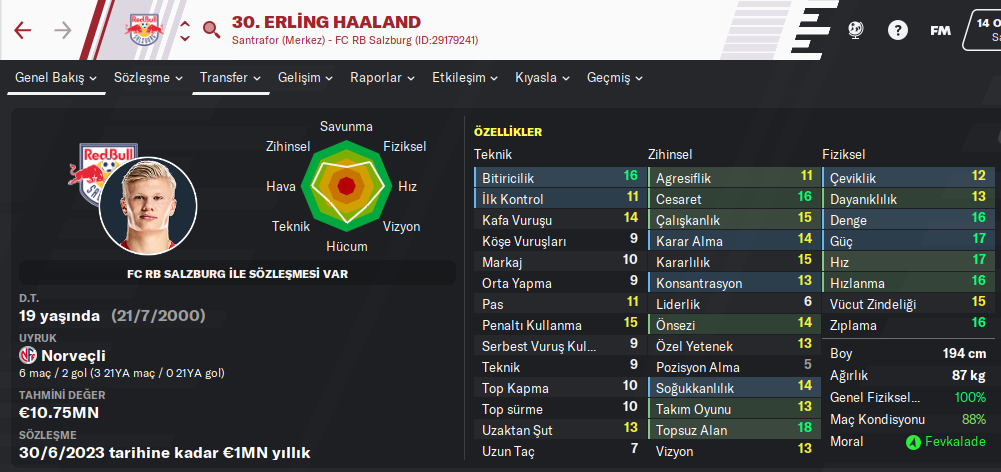Open the Kıyasla menu
Screen dimensions: 1001x472
click(x=543, y=78)
